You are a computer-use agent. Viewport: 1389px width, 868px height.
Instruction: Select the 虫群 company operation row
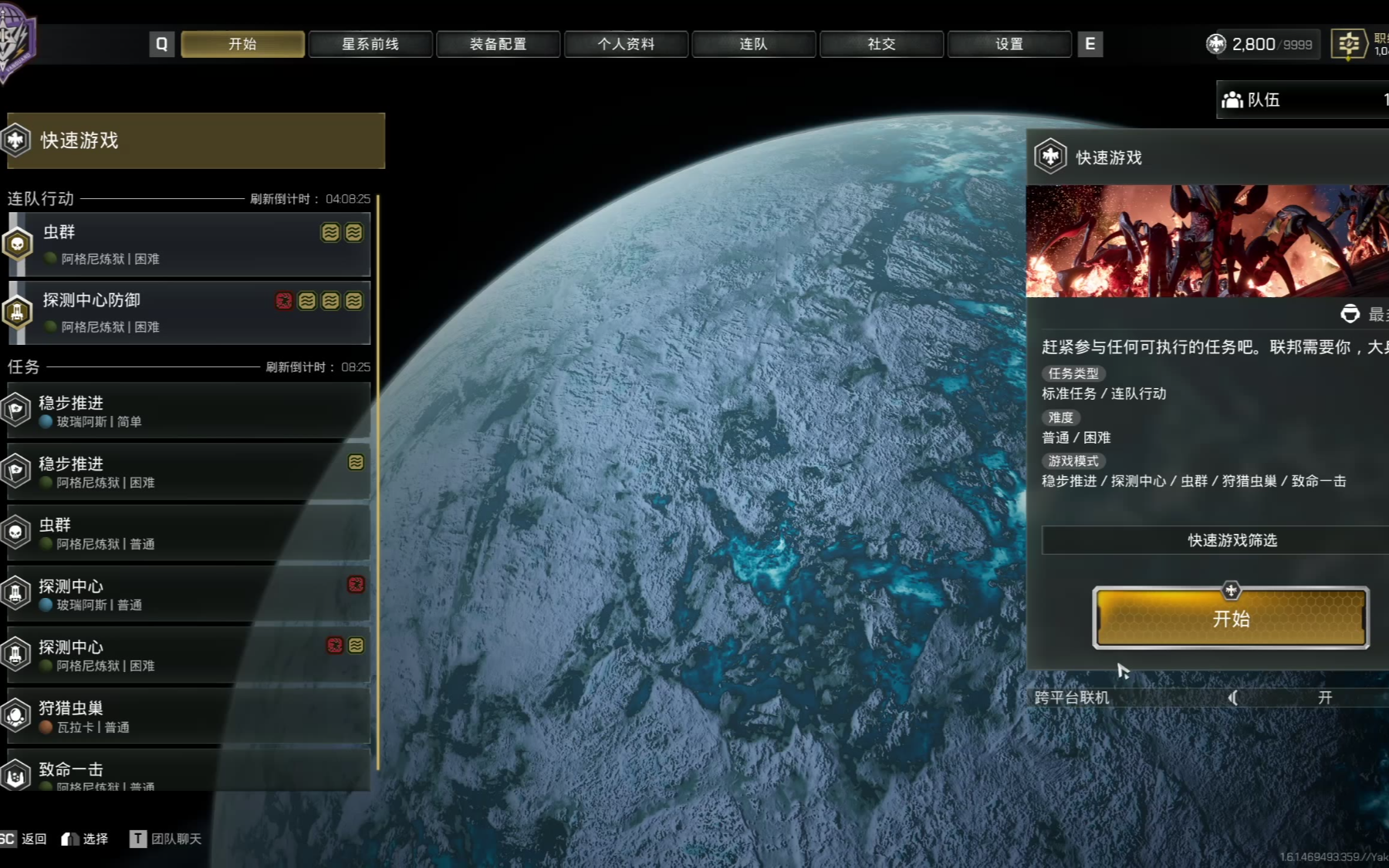point(189,245)
